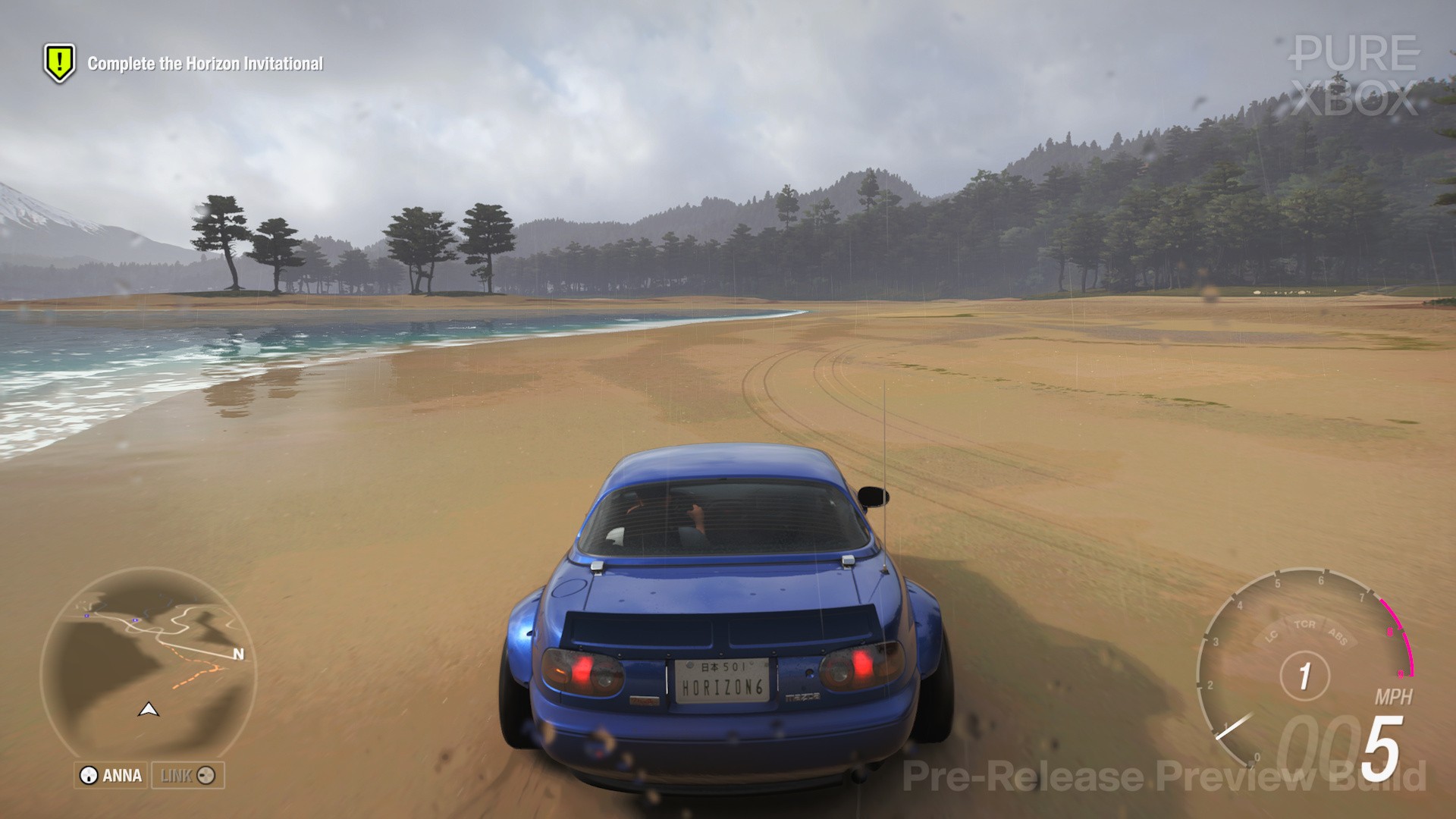Screen dimensions: 1456x819
Task: Click the circular minimap
Action: [x=149, y=667]
